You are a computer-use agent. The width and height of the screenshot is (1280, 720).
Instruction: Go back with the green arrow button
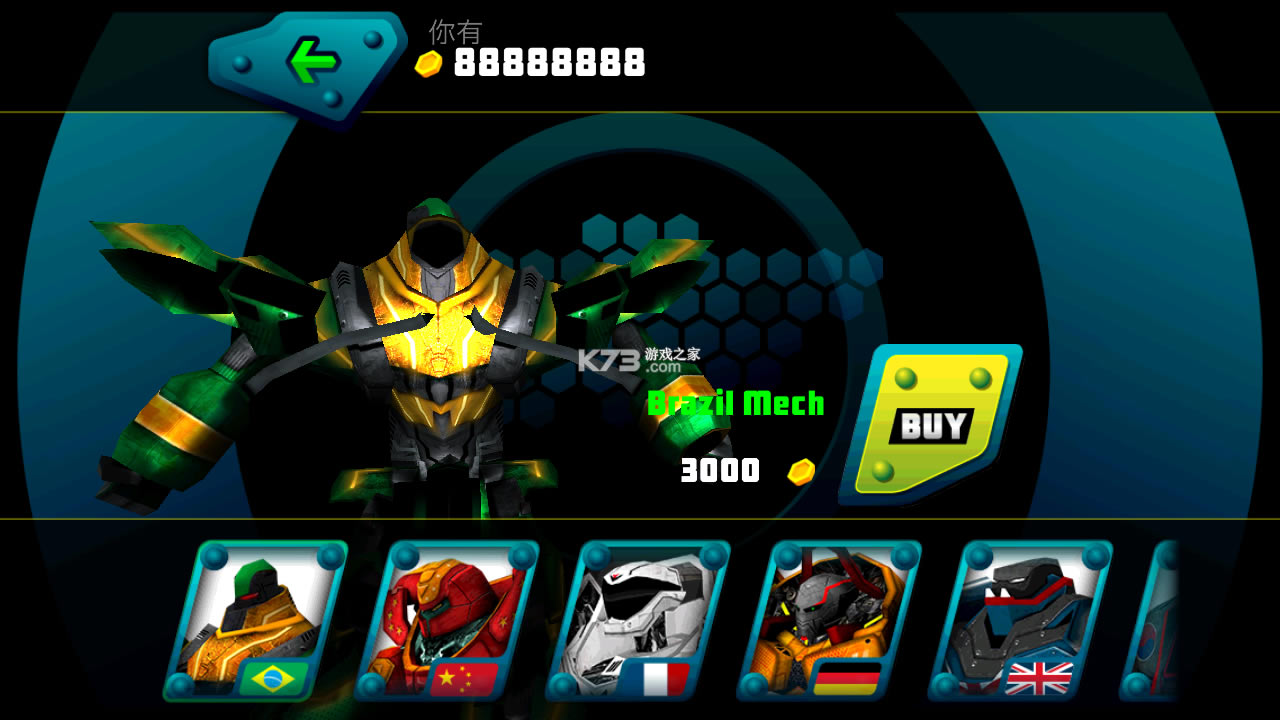tap(310, 63)
